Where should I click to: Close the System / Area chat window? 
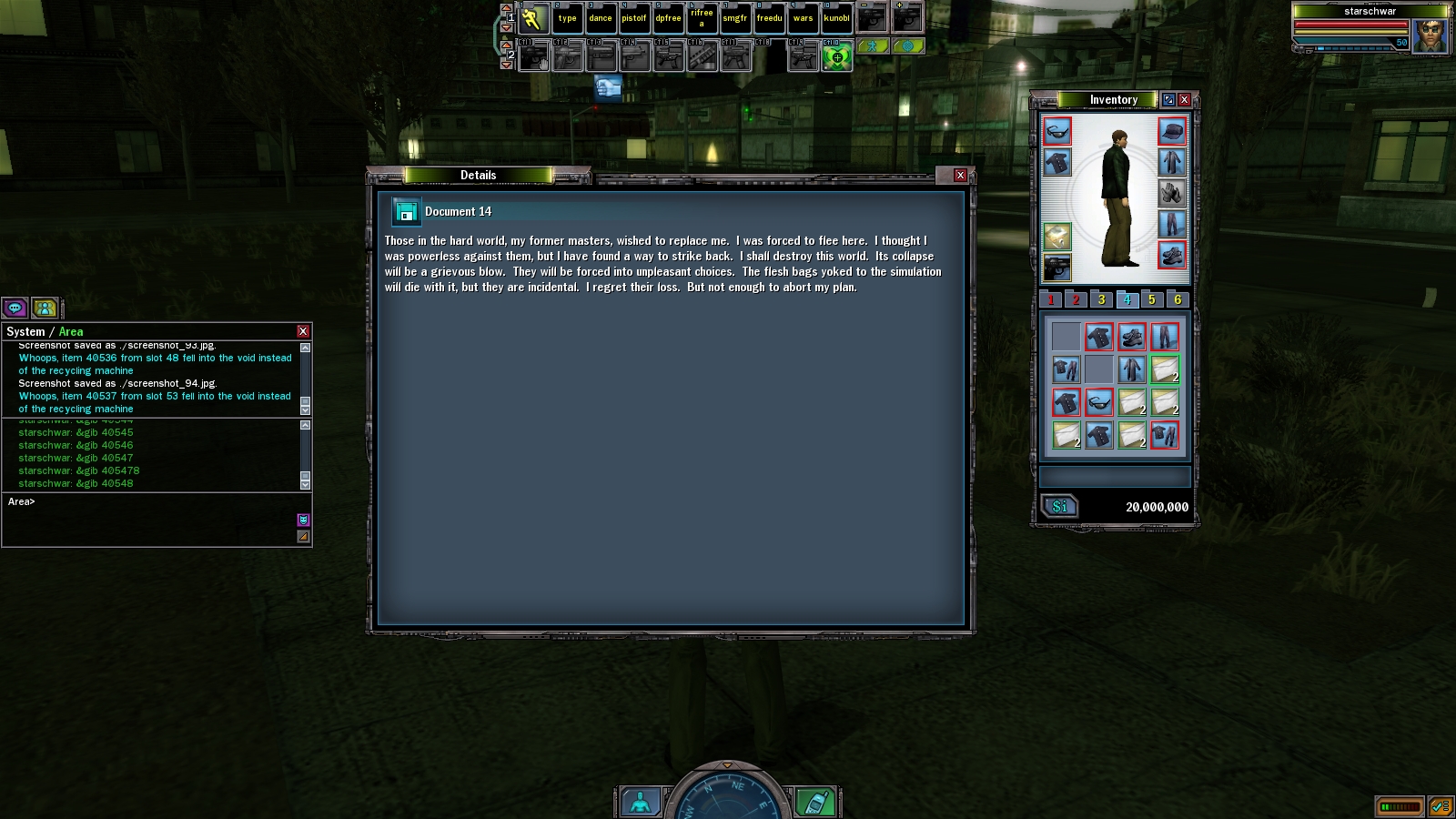tap(303, 331)
